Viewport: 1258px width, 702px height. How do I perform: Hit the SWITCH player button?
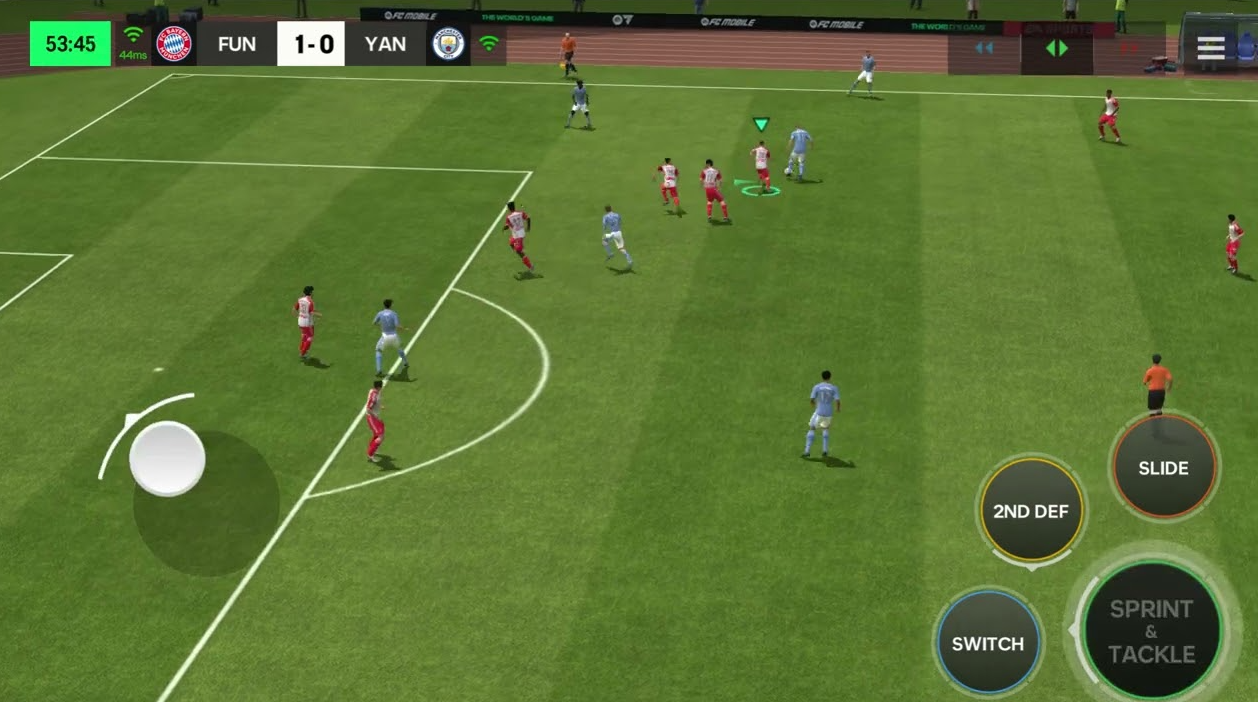(987, 643)
